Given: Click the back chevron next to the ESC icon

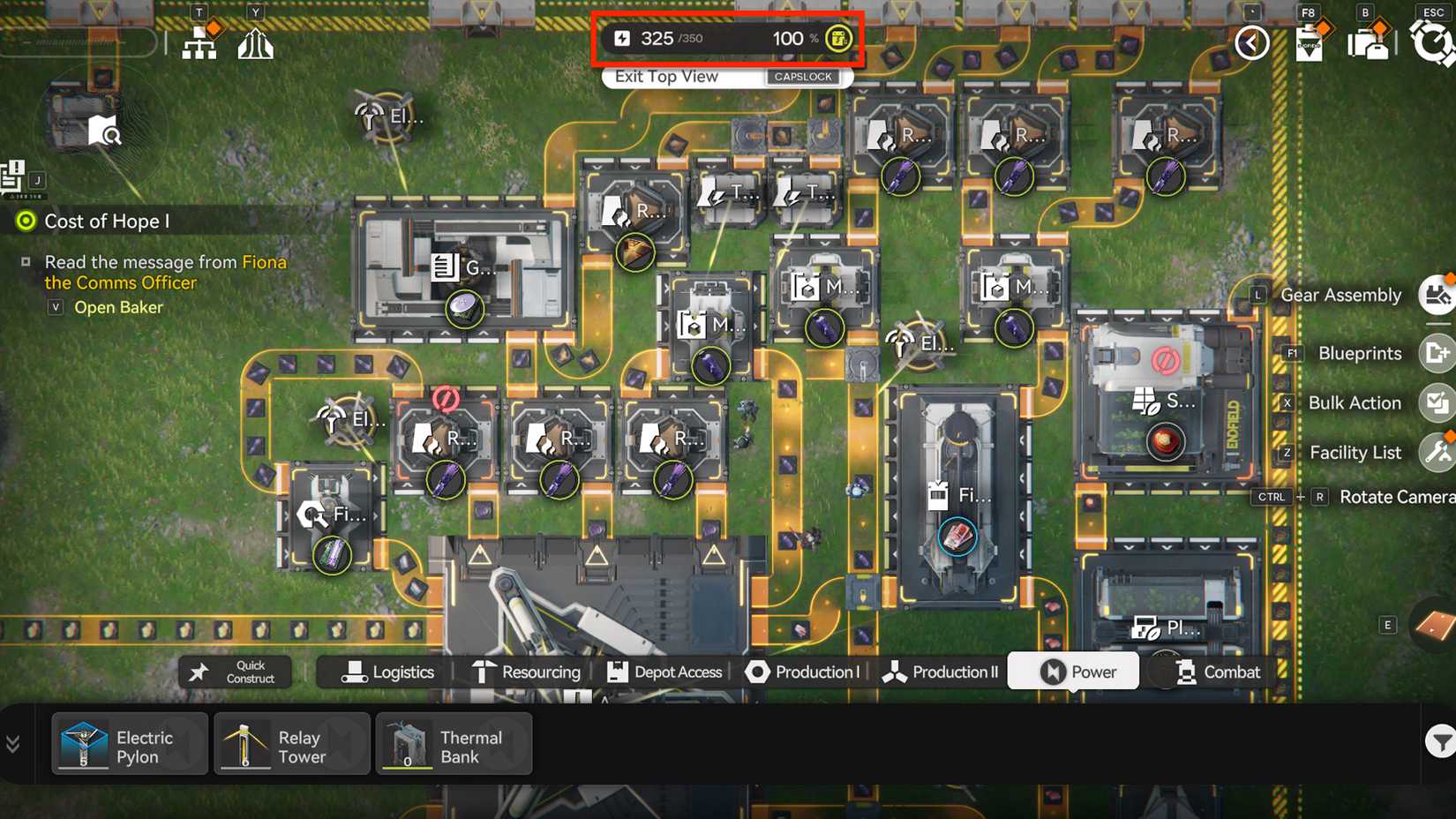Looking at the screenshot, I should pyautogui.click(x=1251, y=42).
